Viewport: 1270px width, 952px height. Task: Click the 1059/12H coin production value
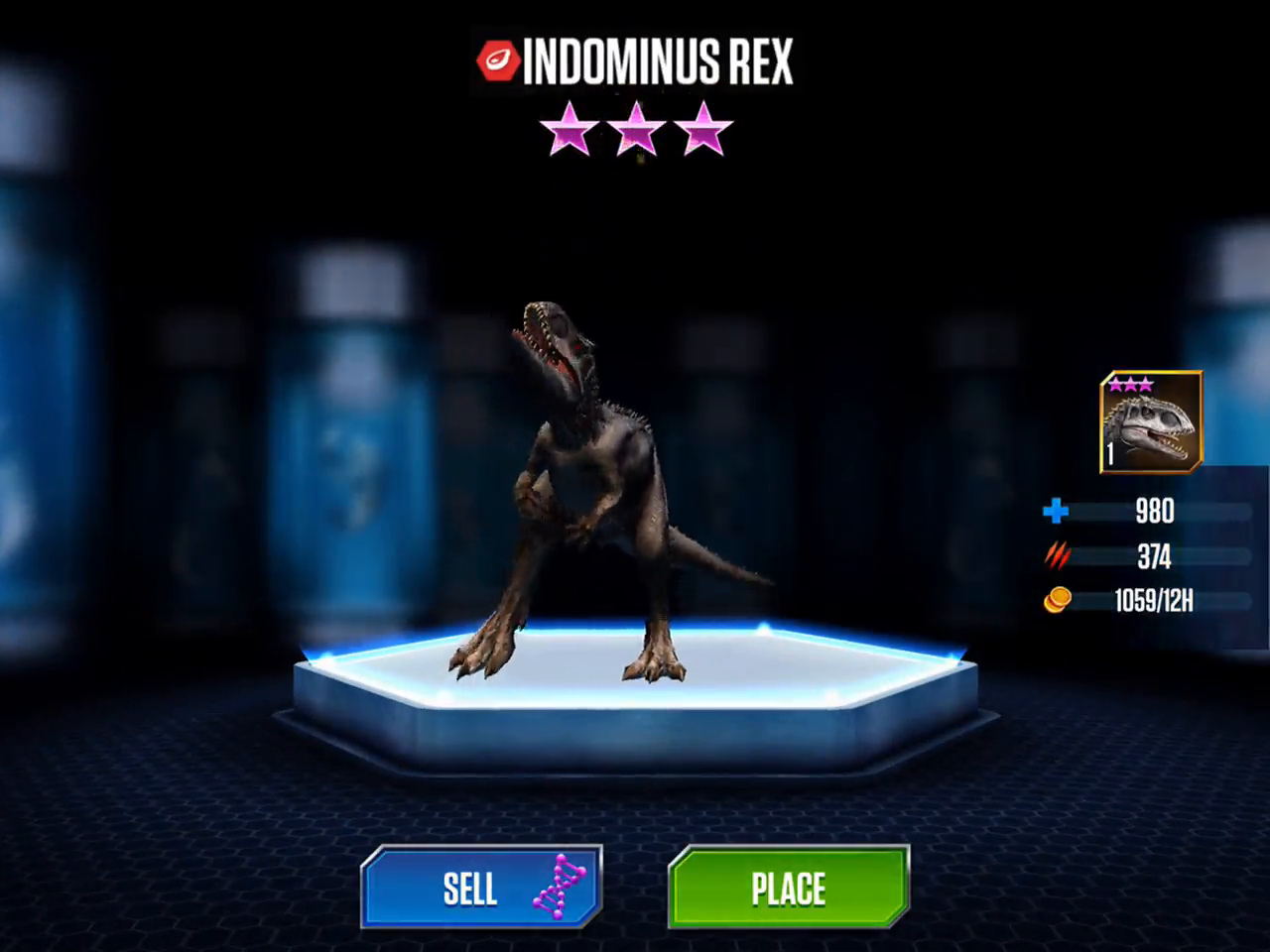(1155, 602)
